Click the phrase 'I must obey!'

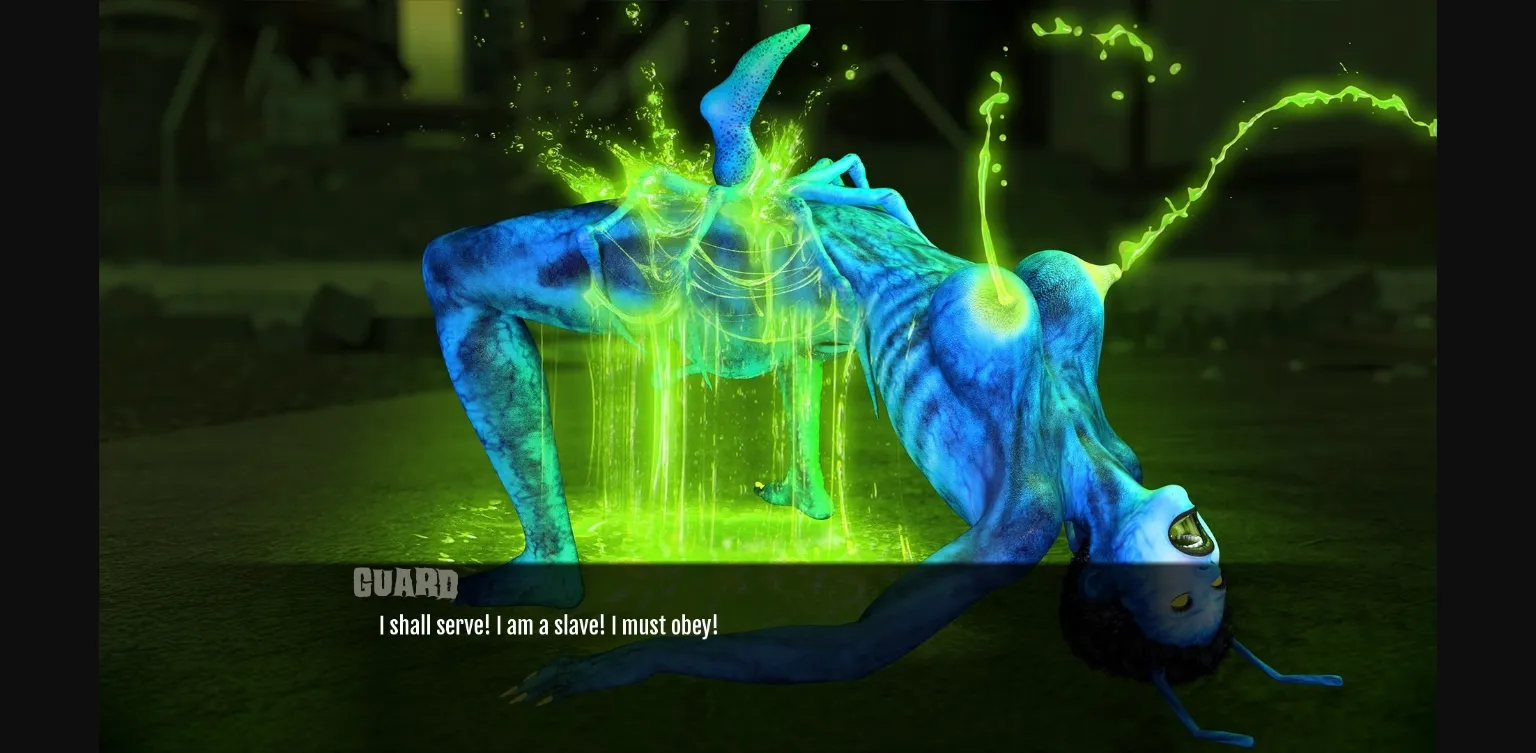tap(666, 625)
